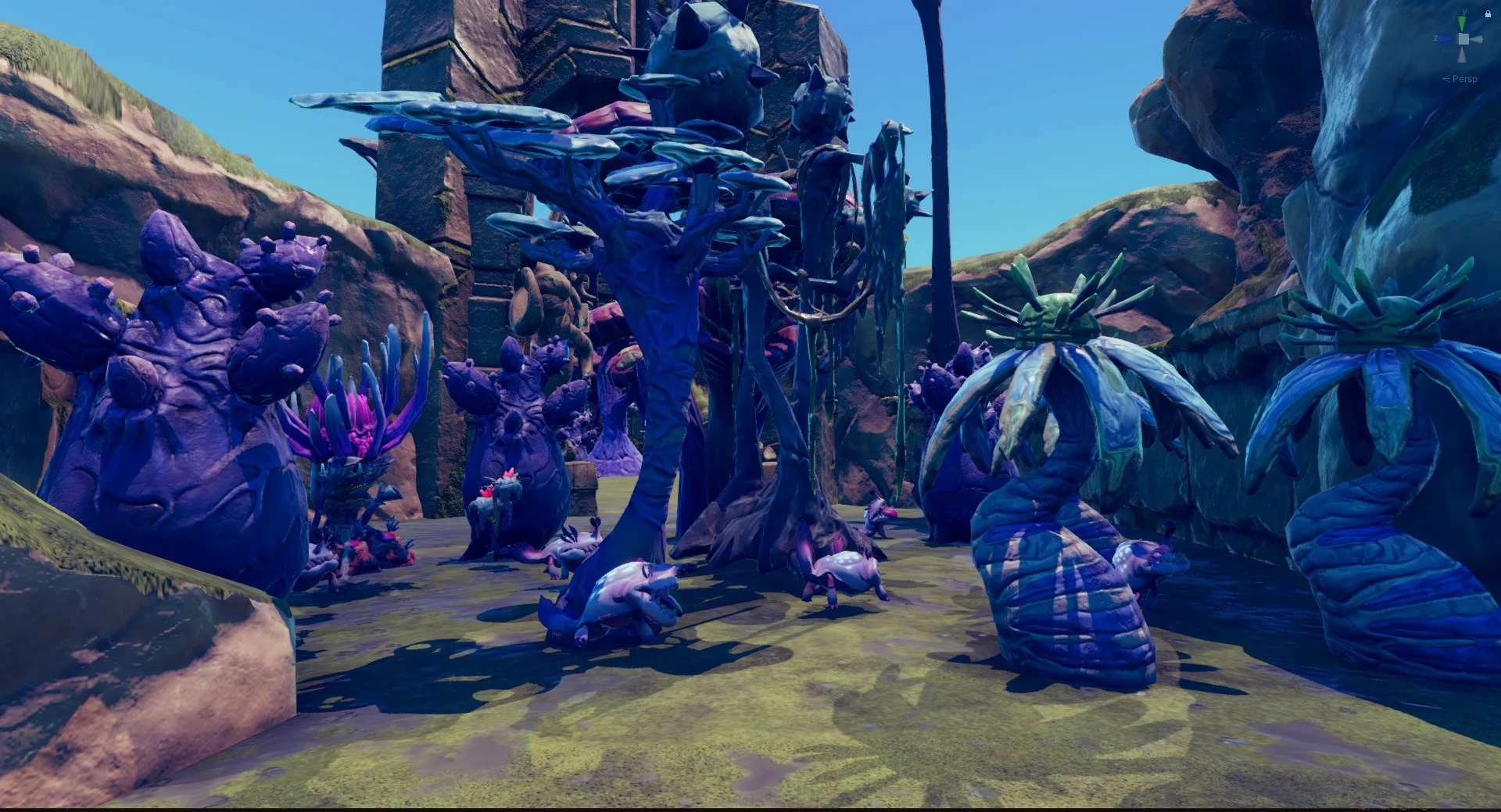Click the blue Z-axis cone on the scene gizmo
Screen dimensions: 1501x812
coord(1445,38)
